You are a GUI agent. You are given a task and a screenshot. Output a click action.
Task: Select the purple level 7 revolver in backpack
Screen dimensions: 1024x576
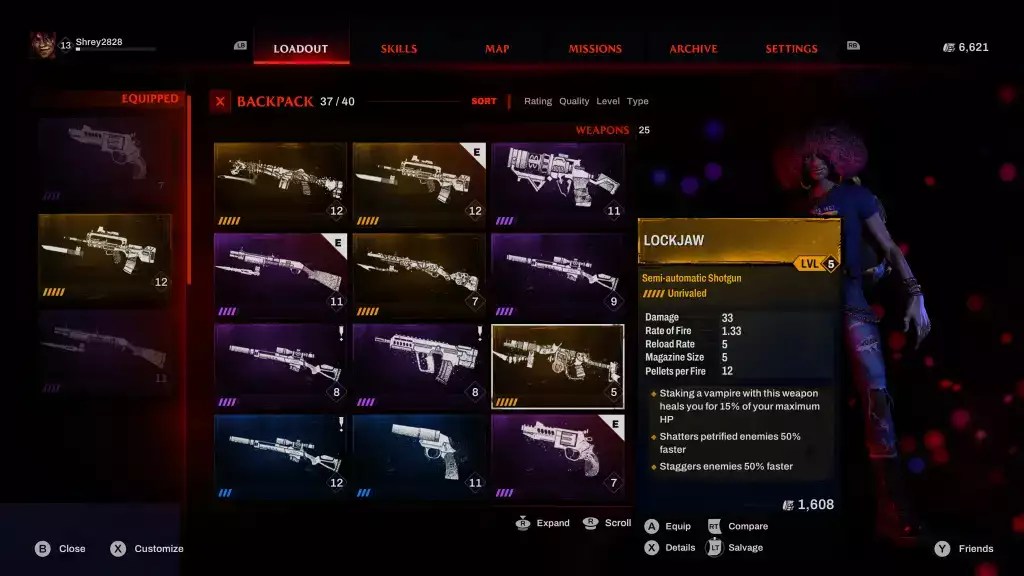[x=558, y=456]
